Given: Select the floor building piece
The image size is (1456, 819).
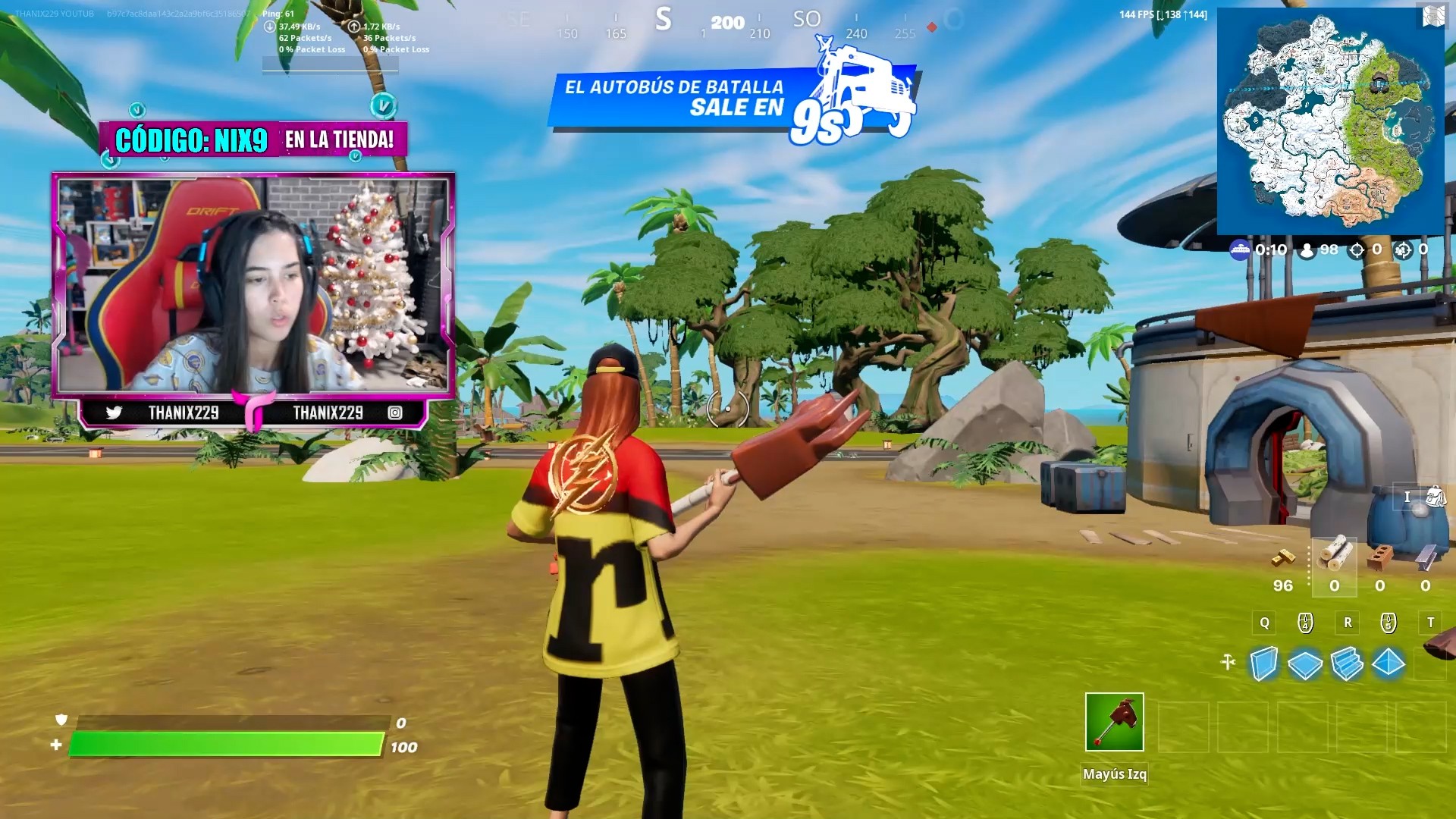Looking at the screenshot, I should [x=1305, y=664].
